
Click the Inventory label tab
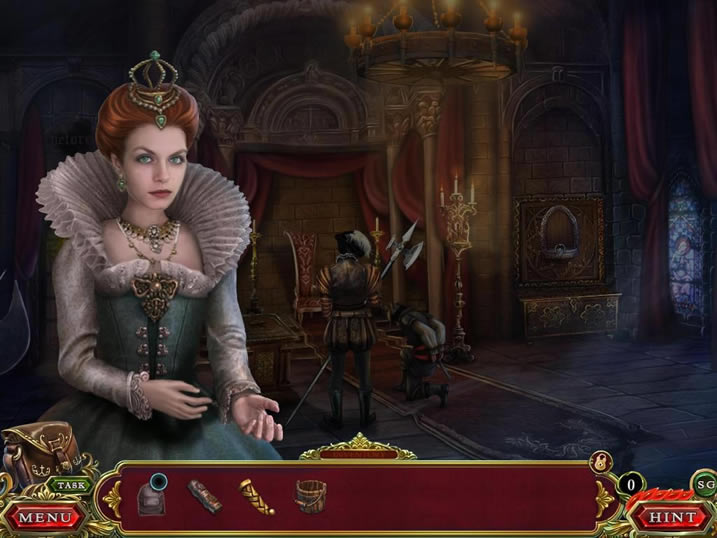pos(358,454)
